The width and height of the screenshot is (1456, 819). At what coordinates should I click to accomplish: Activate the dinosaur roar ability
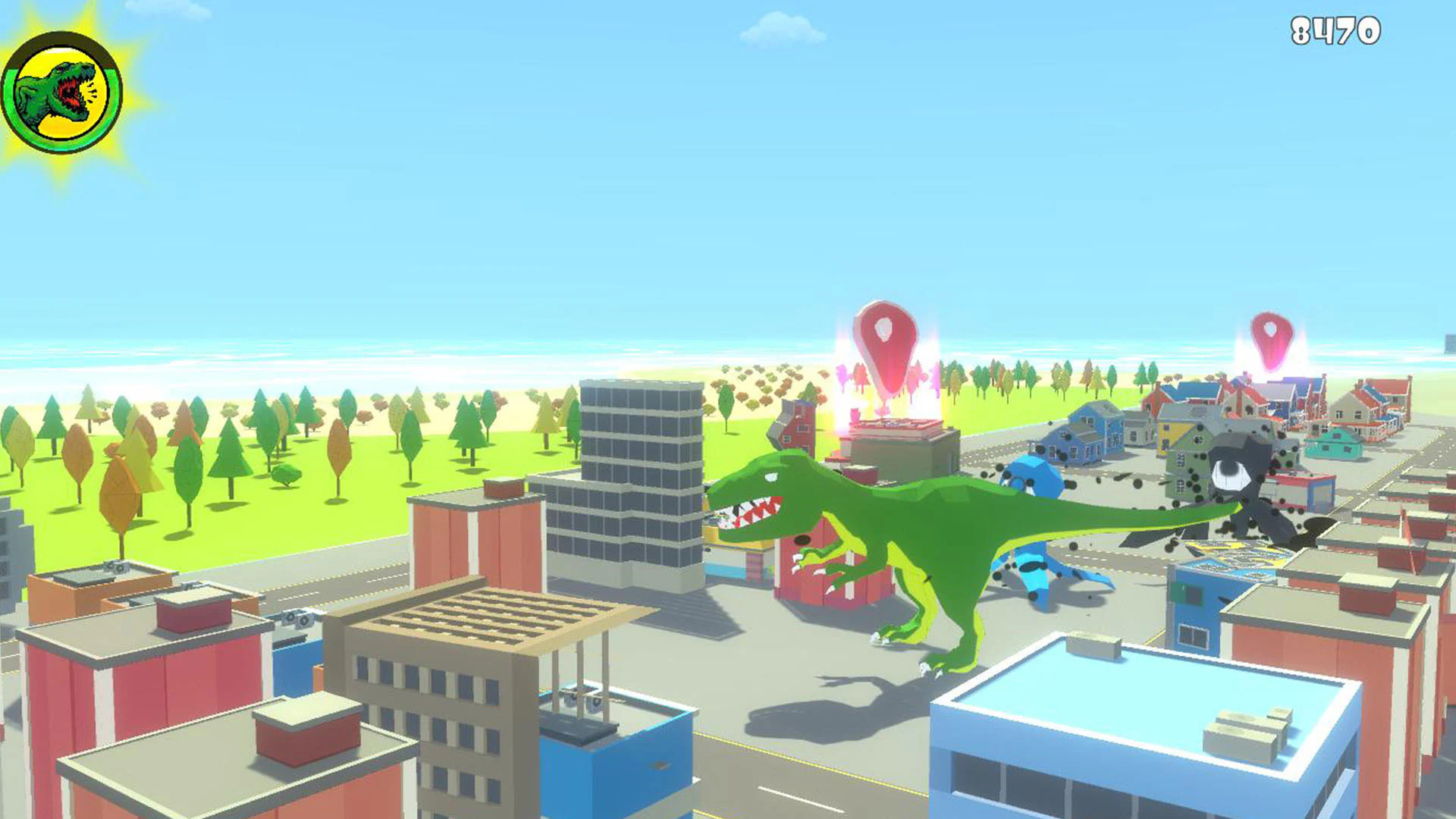pyautogui.click(x=63, y=91)
